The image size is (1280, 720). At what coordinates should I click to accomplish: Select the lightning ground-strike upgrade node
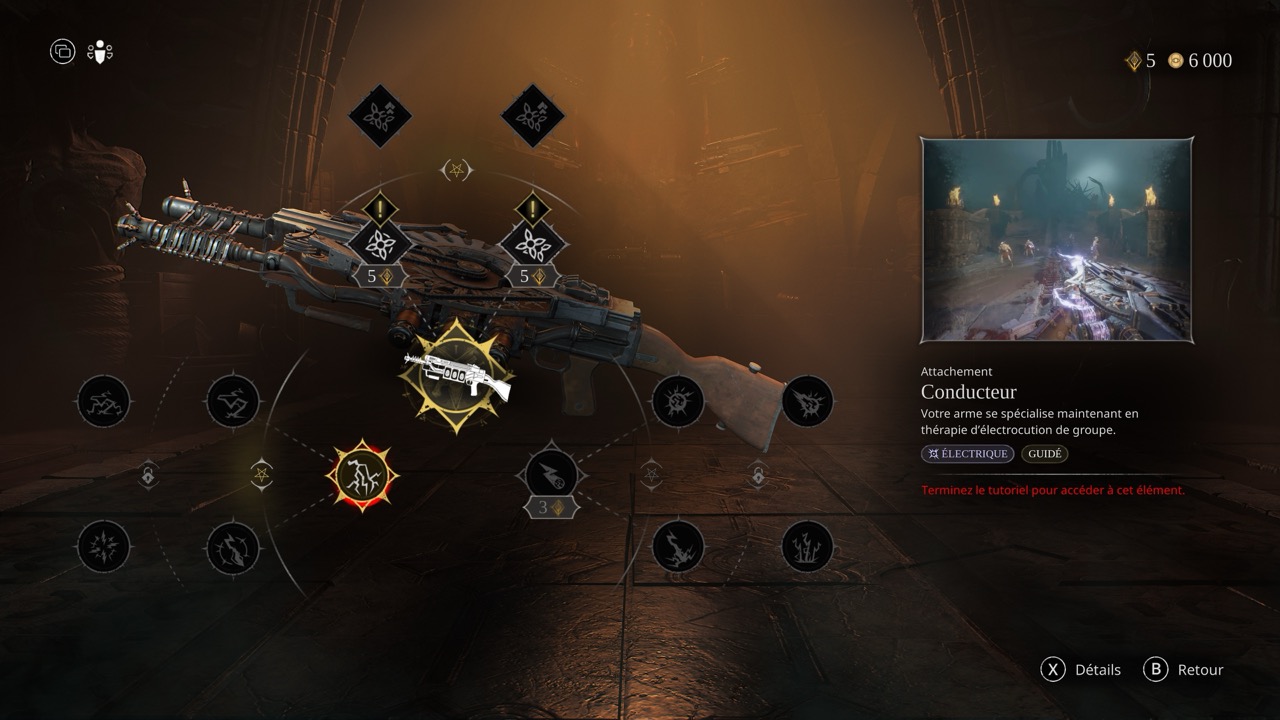click(678, 547)
